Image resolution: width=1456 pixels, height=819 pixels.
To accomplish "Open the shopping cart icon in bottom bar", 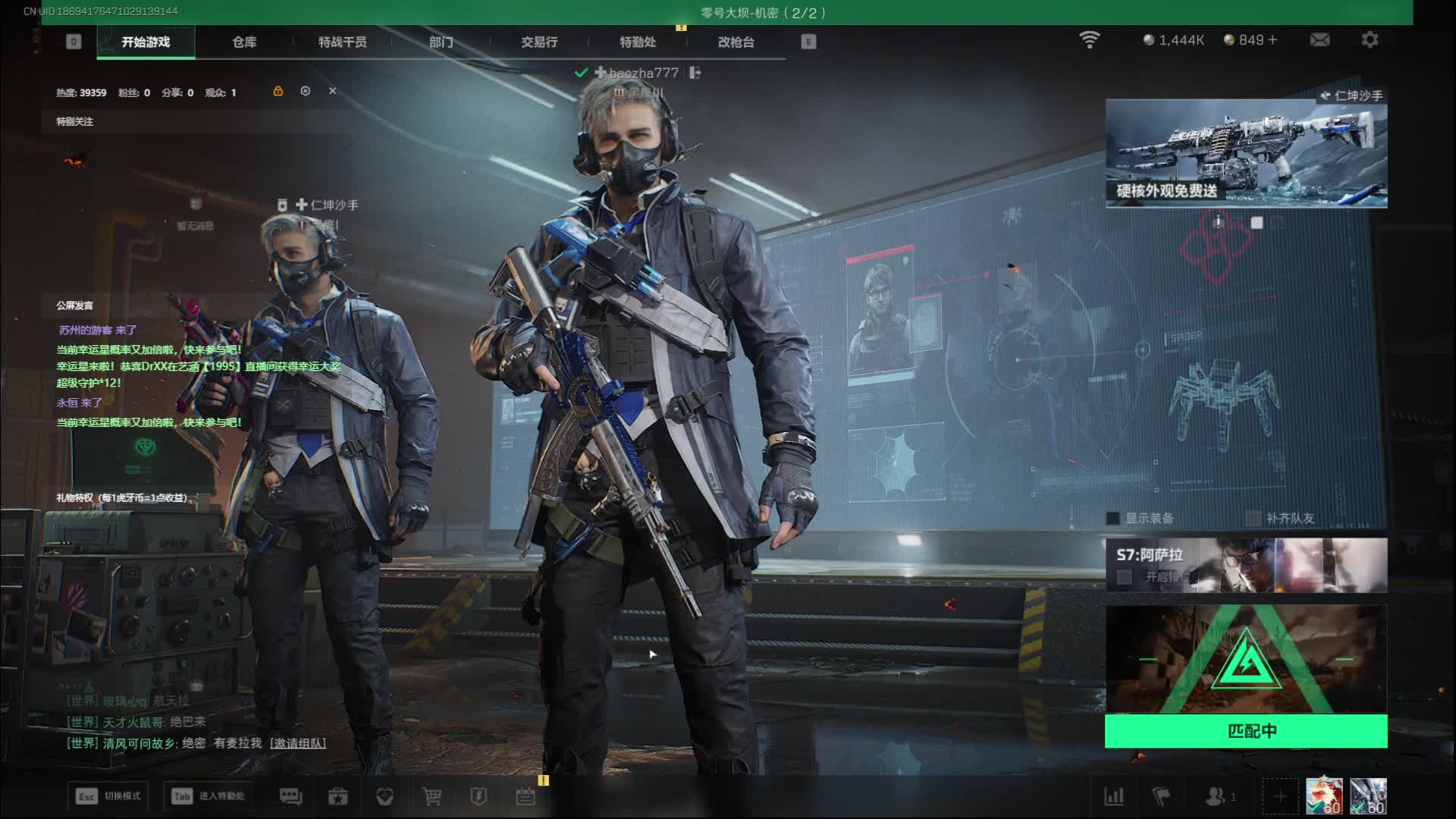I will (x=431, y=796).
